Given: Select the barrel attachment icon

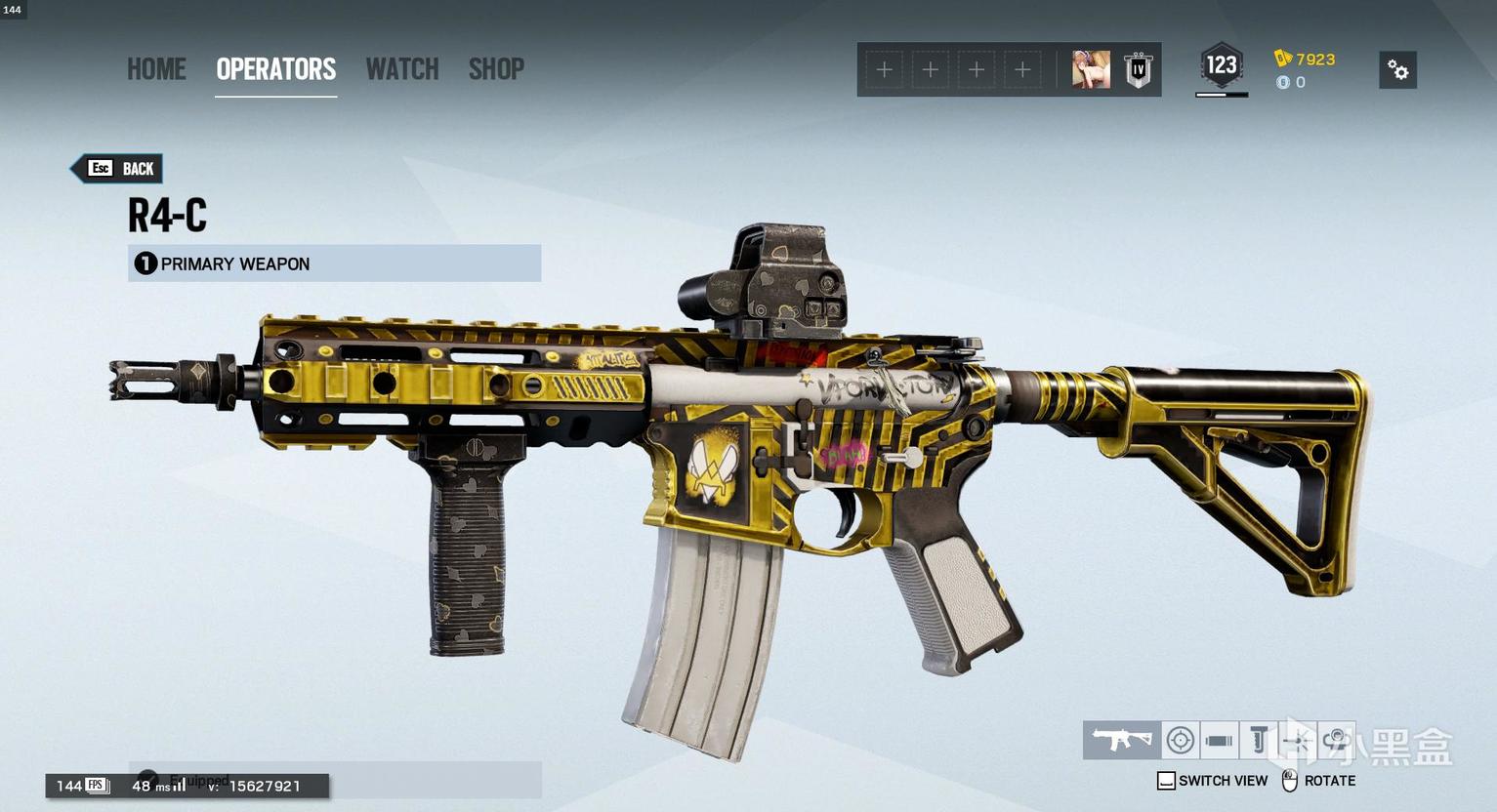Looking at the screenshot, I should [x=1219, y=741].
